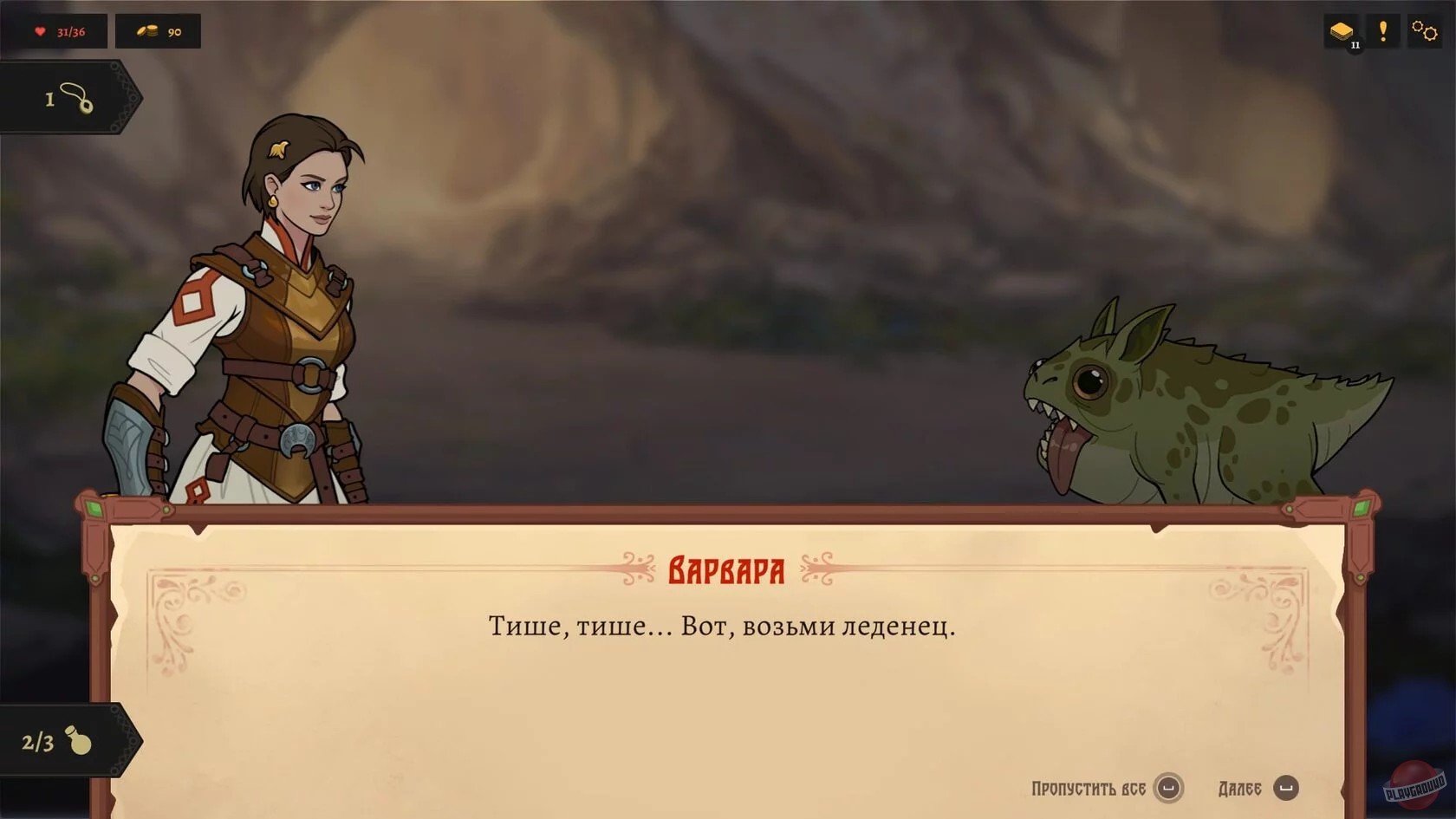
Task: Open the game settings gears icon
Action: (1426, 30)
